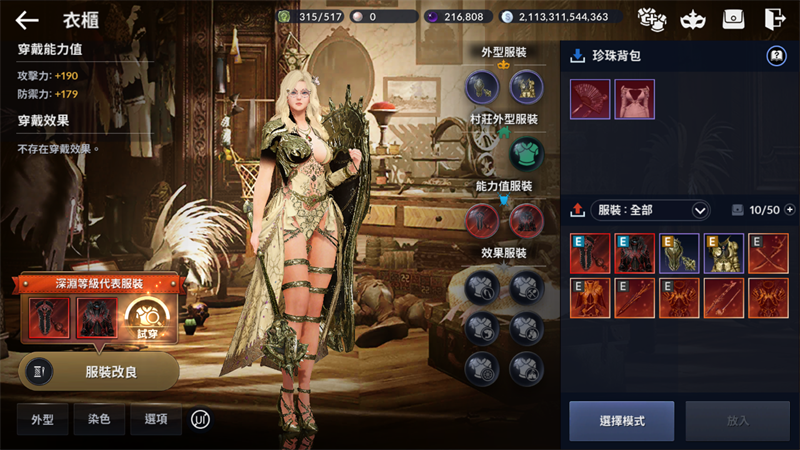
Task: Open the 服裝改良 costume upgrade
Action: tap(99, 370)
